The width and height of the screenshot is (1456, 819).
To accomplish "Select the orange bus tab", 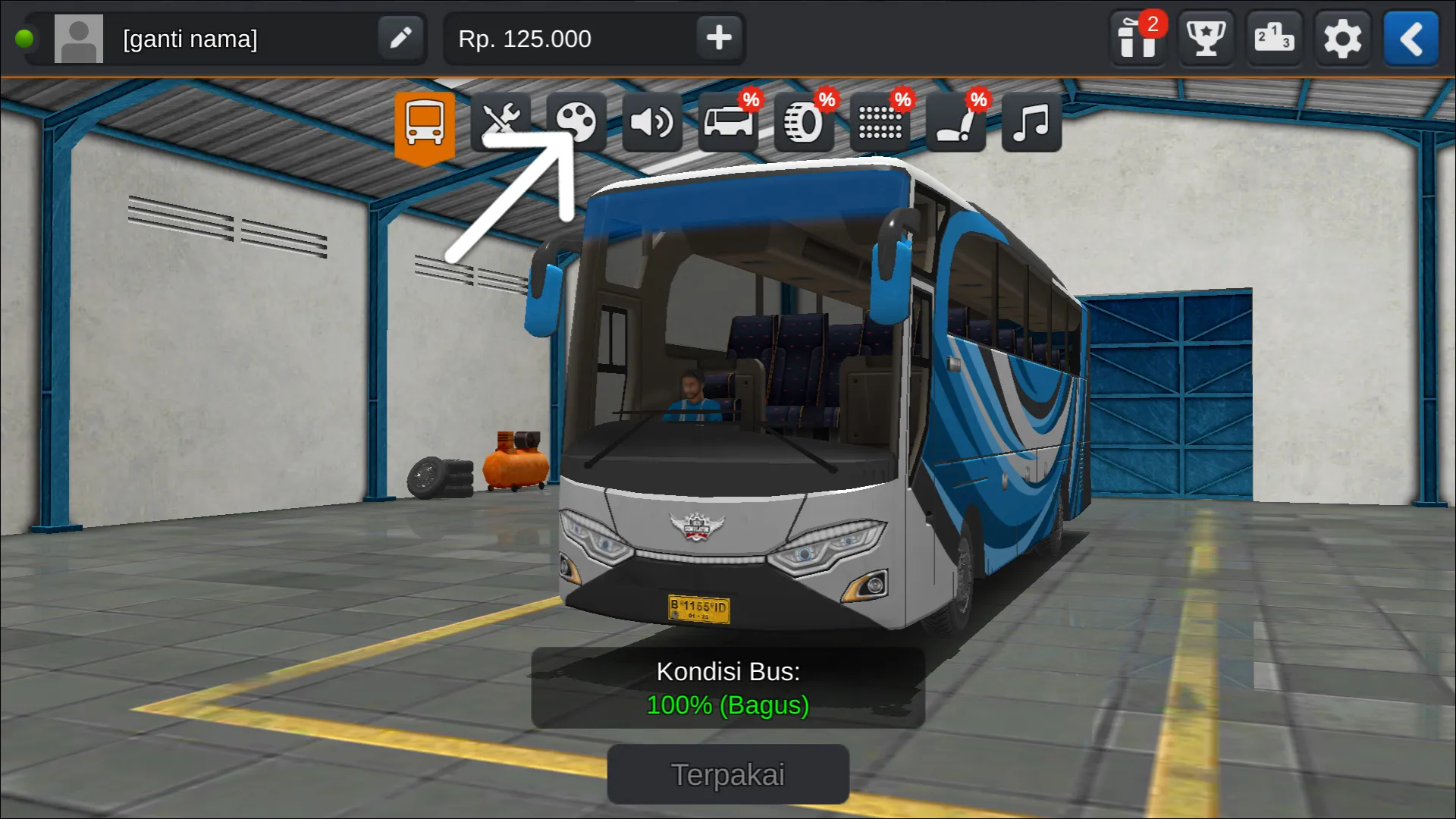I will [425, 124].
